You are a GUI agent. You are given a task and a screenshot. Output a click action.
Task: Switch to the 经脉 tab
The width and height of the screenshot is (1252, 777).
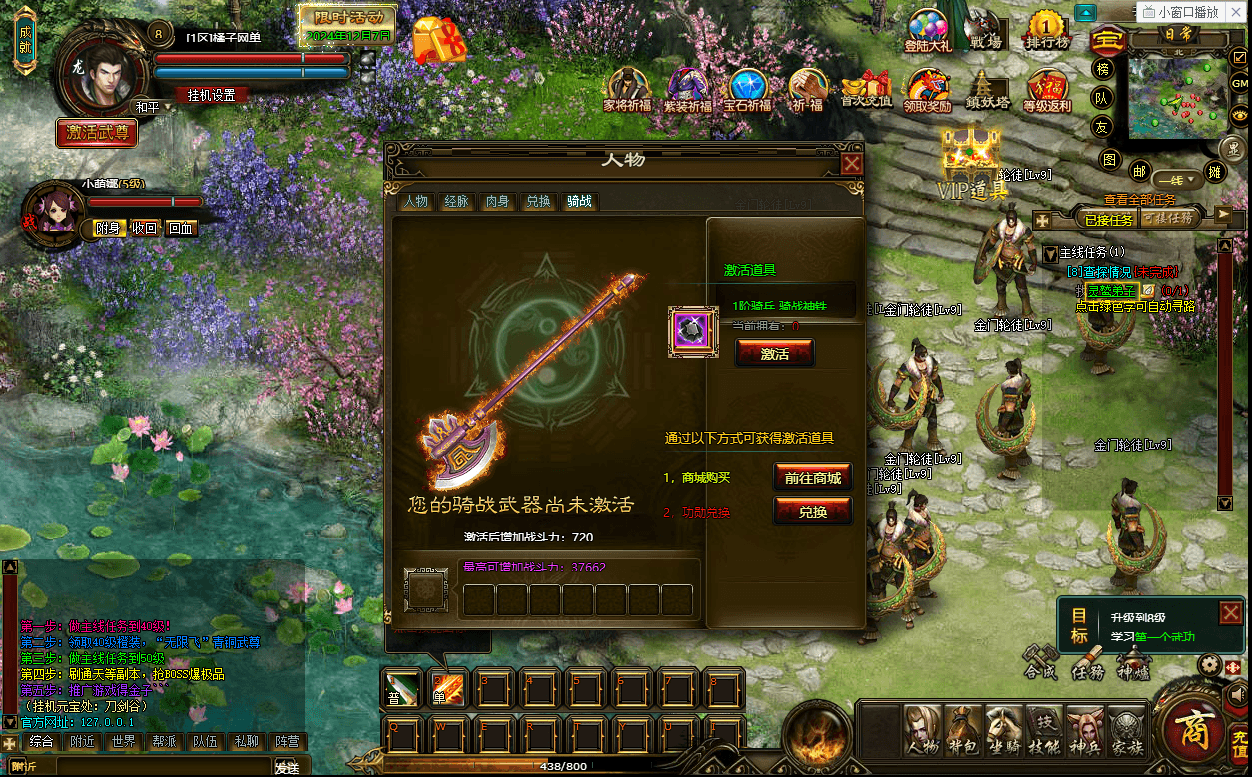456,201
